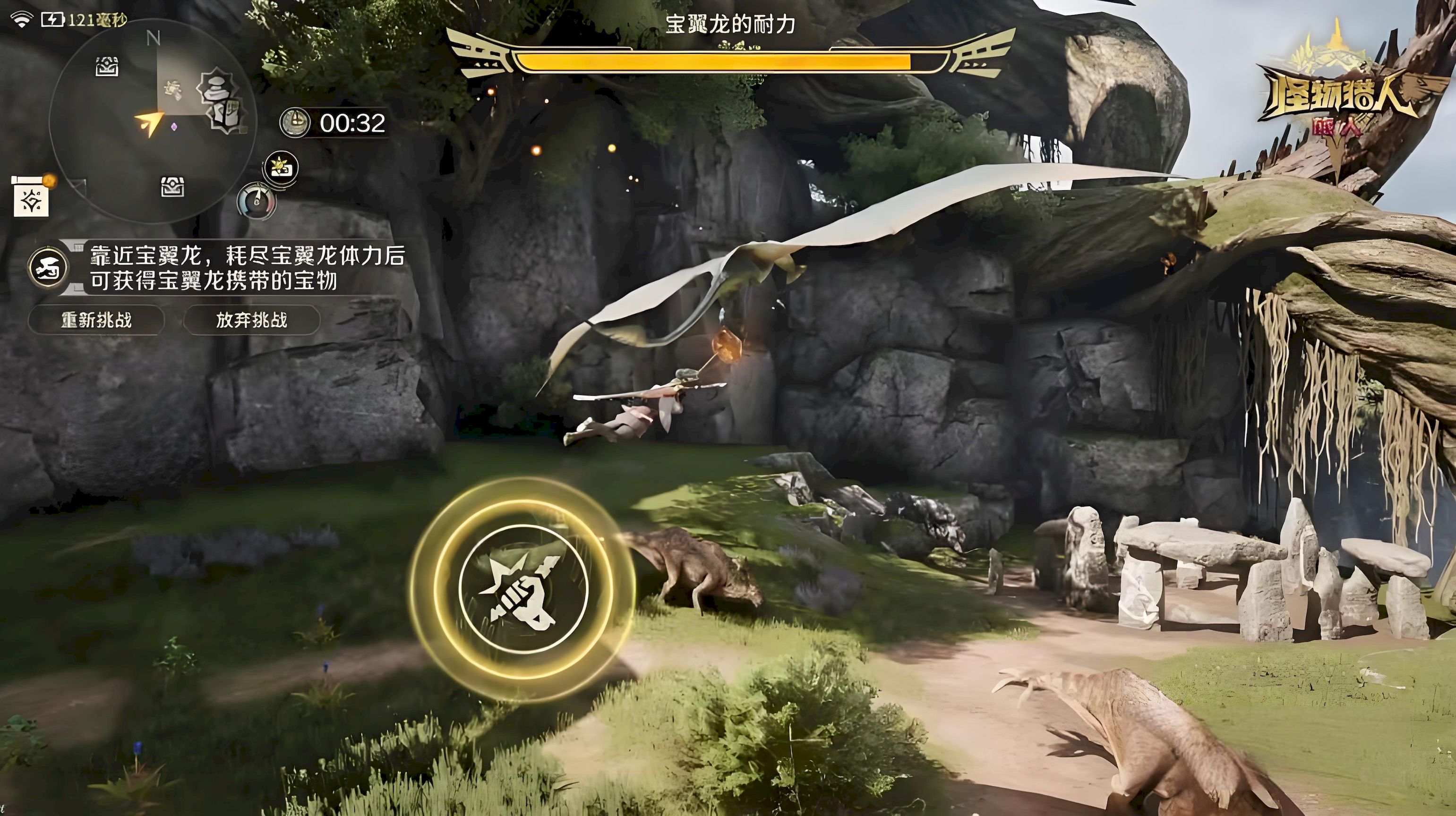Image resolution: width=1456 pixels, height=816 pixels.
Task: Activate the glowing fist grab action button
Action: click(x=523, y=589)
